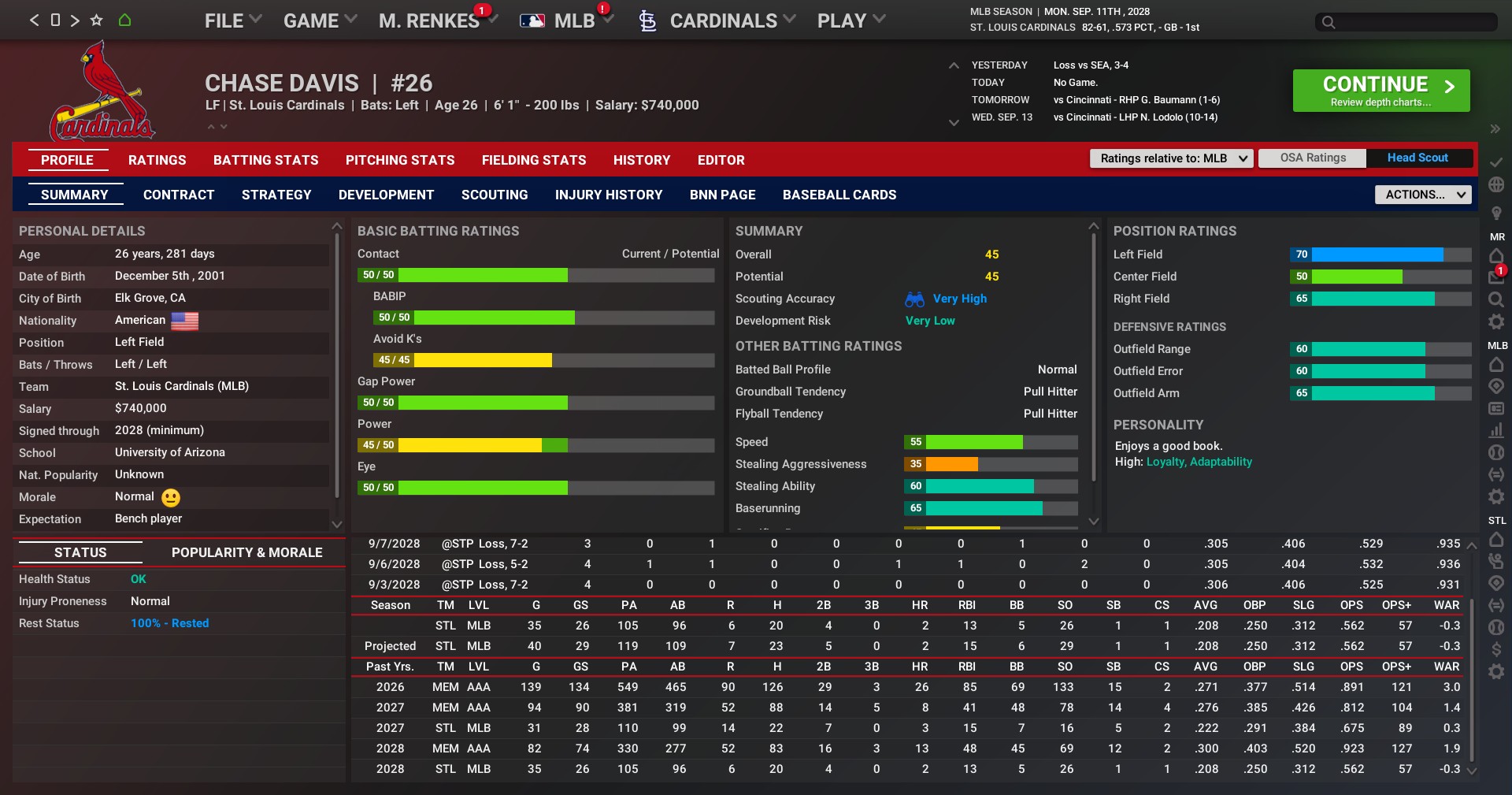Go to the home screen icon
Viewport: 1512px width, 795px height.
(124, 20)
